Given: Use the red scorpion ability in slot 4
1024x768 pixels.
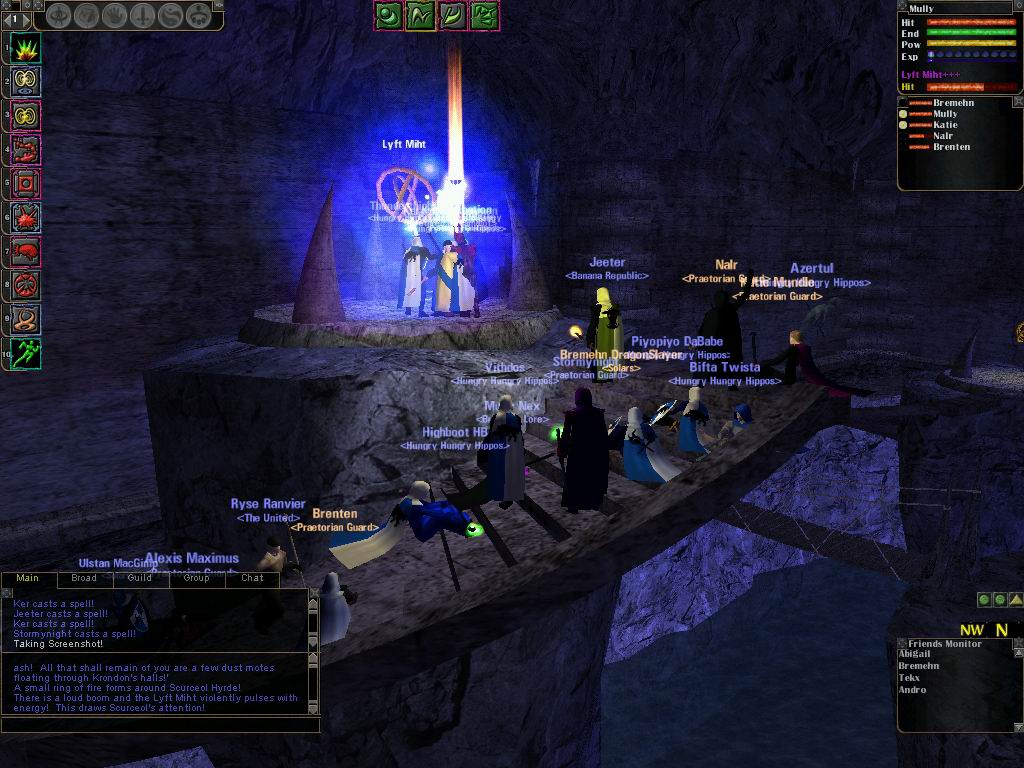Looking at the screenshot, I should tap(26, 150).
